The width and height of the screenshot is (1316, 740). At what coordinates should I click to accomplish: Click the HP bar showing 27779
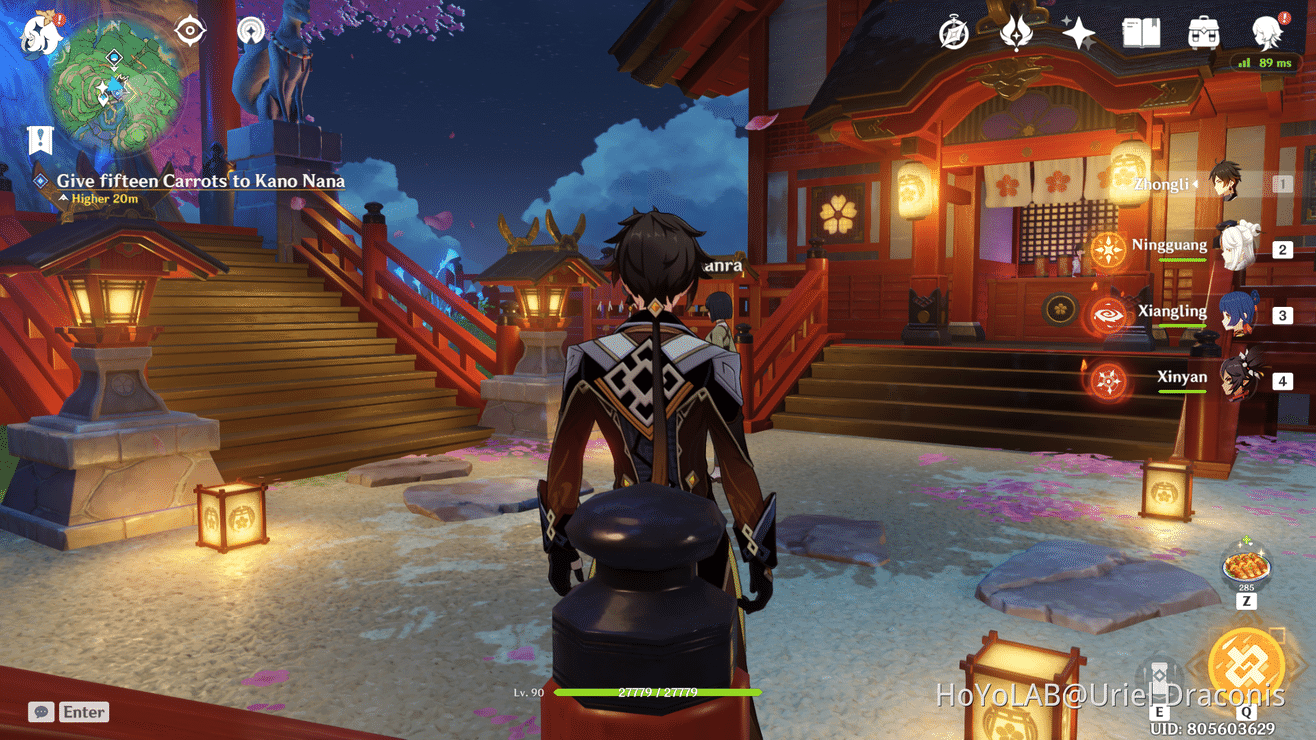[x=660, y=691]
